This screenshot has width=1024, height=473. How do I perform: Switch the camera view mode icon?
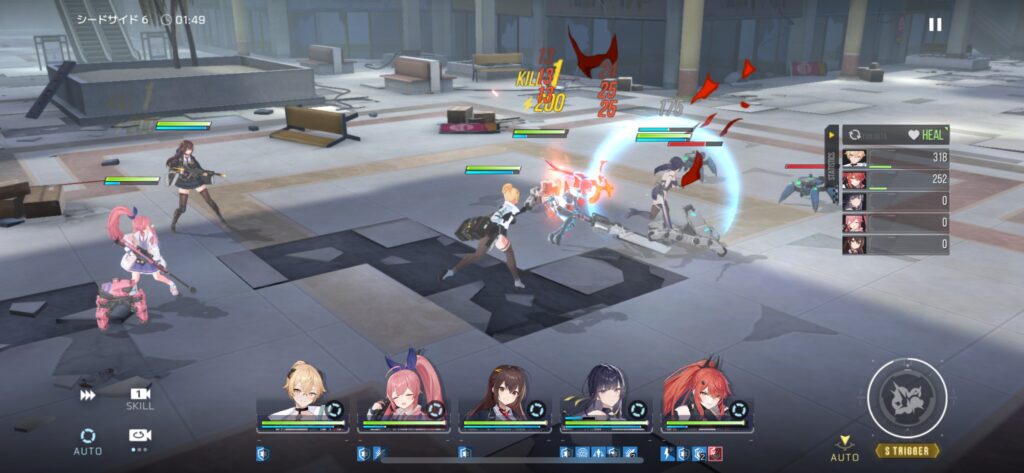pos(139,437)
